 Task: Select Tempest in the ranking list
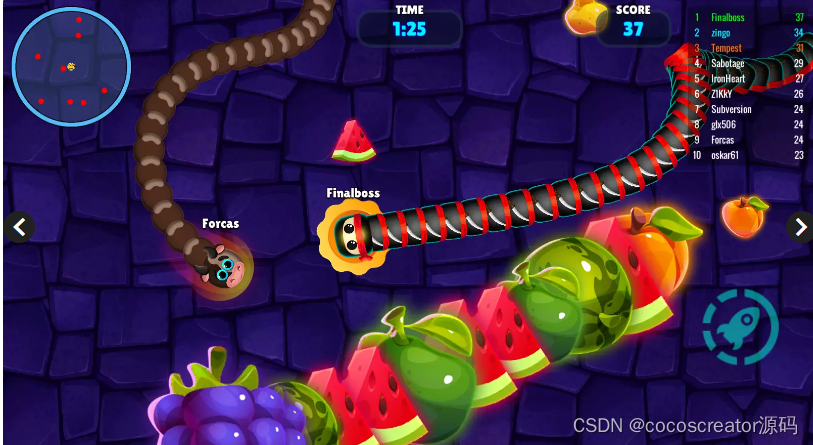750,48
